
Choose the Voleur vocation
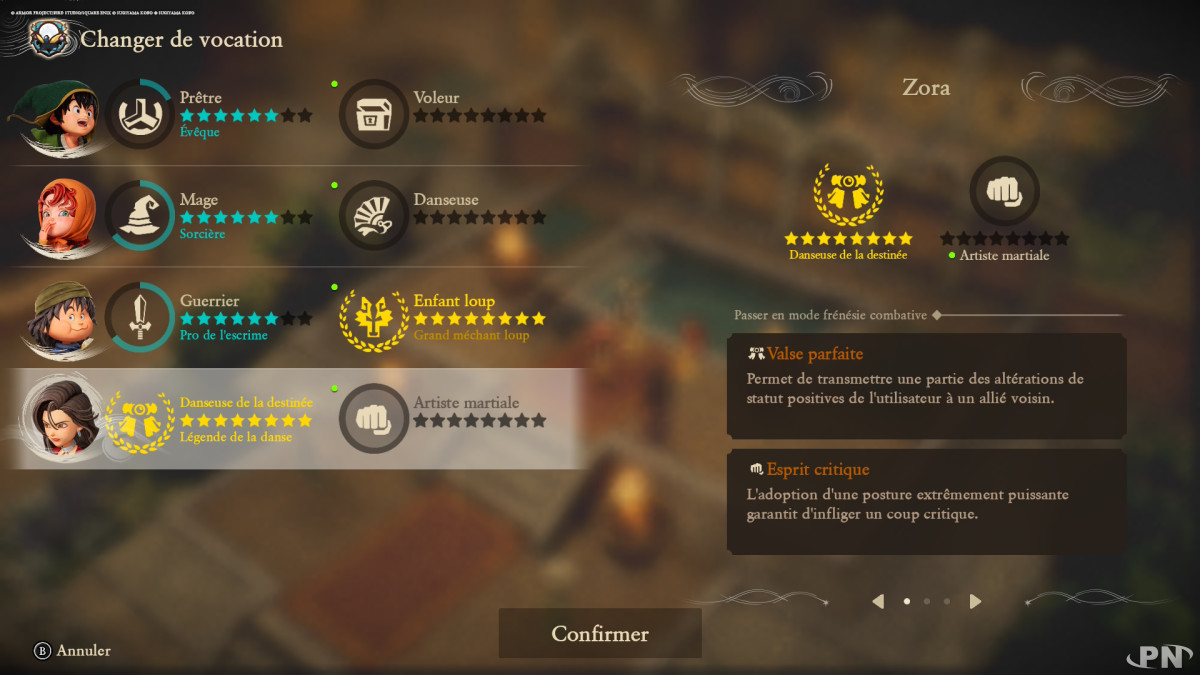pyautogui.click(x=374, y=115)
